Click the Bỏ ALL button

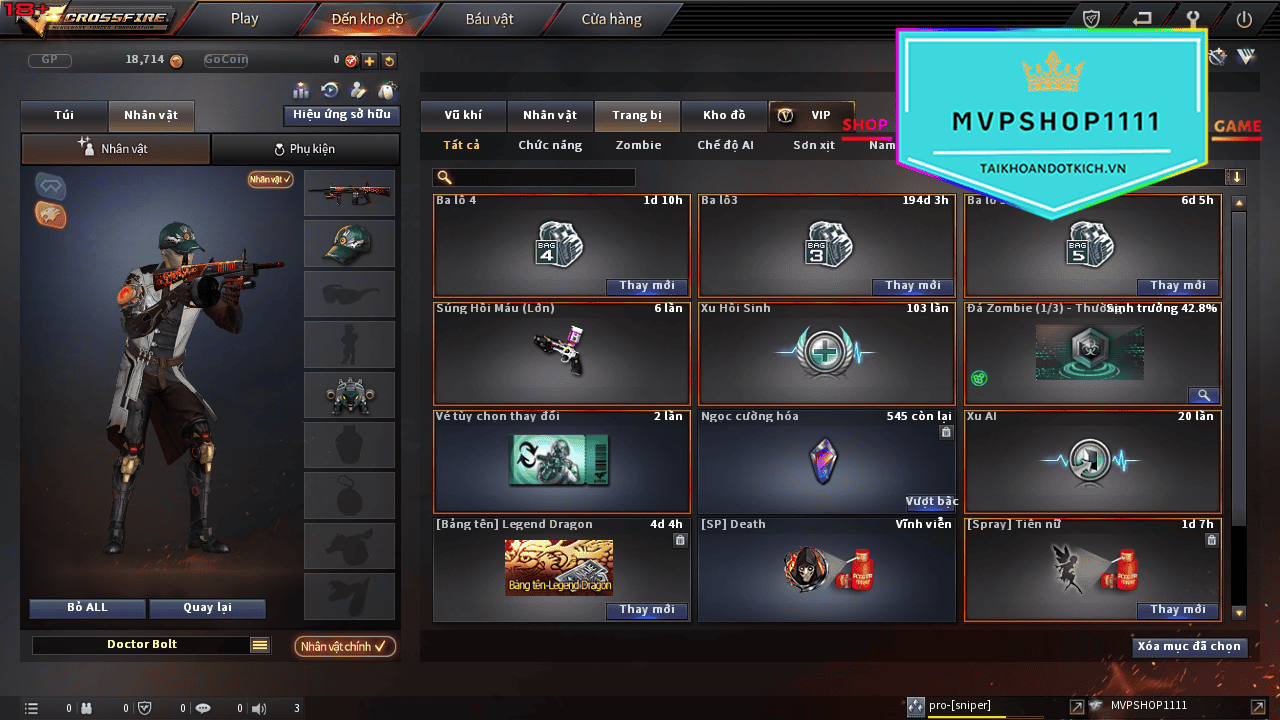click(88, 608)
